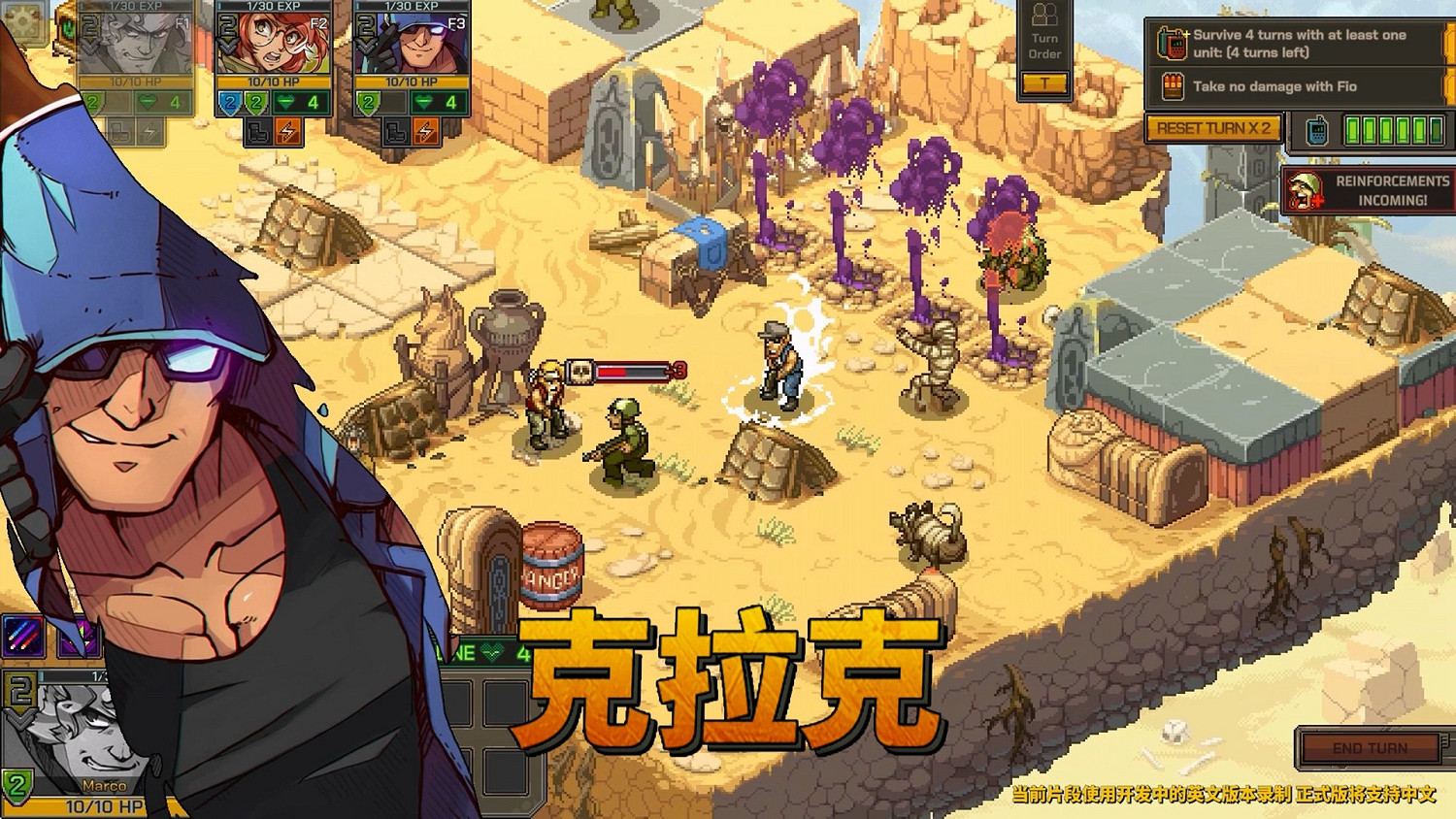Click the purple weapon skill icon beside it
The image size is (1456, 819).
79,638
